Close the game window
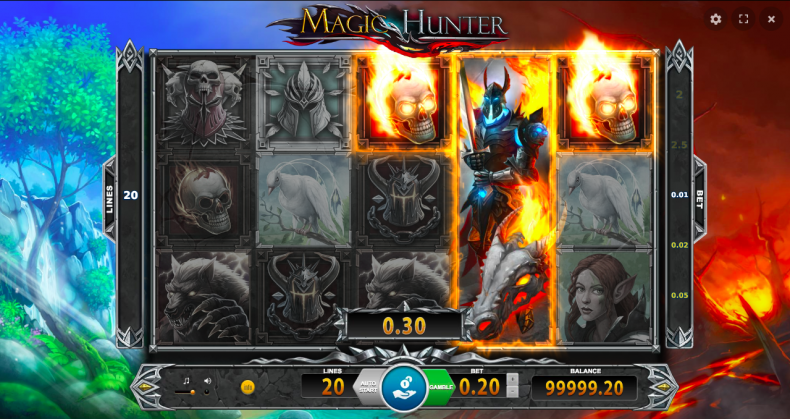The image size is (790, 419). [x=771, y=19]
